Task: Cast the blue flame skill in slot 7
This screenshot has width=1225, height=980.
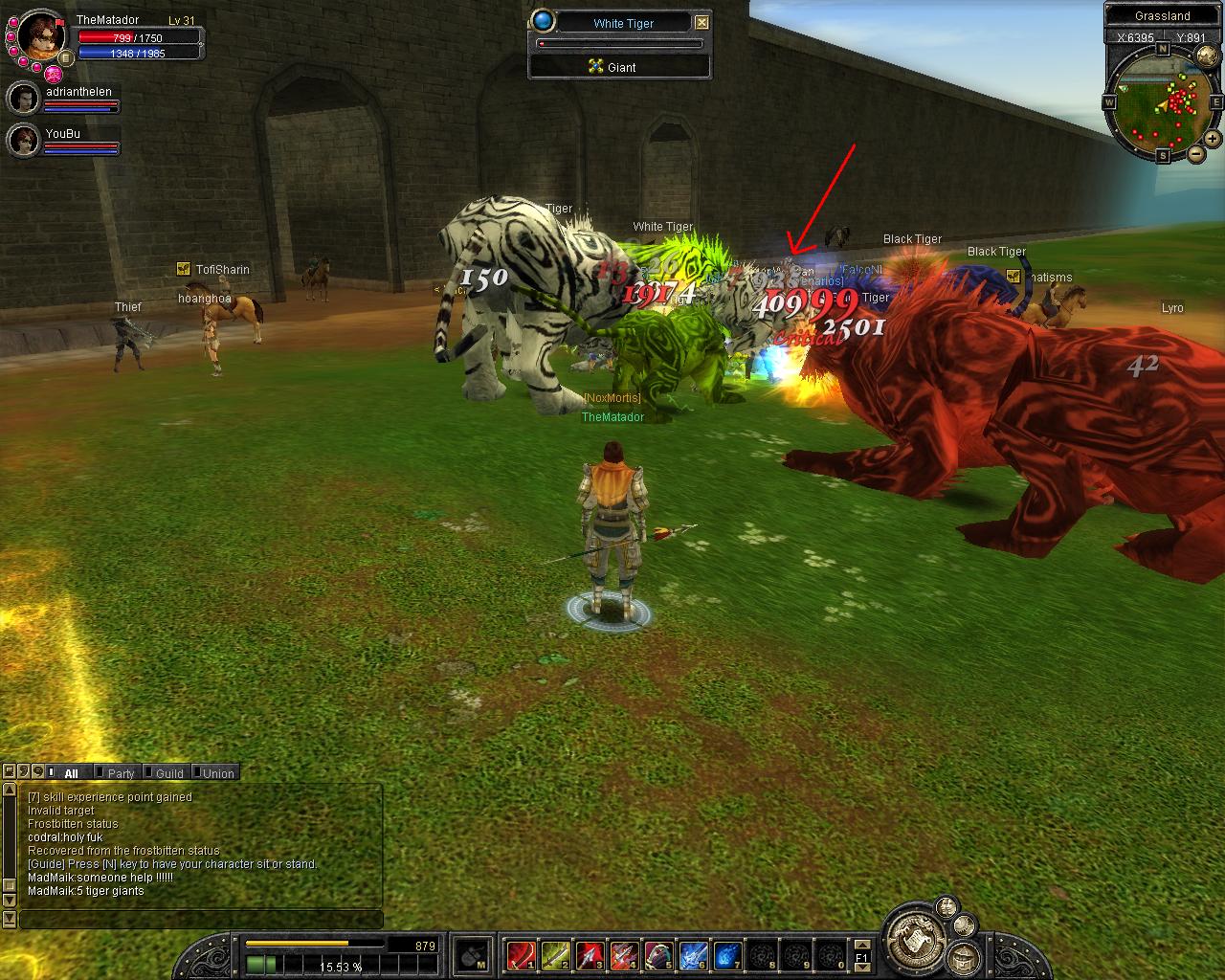Action: click(727, 954)
